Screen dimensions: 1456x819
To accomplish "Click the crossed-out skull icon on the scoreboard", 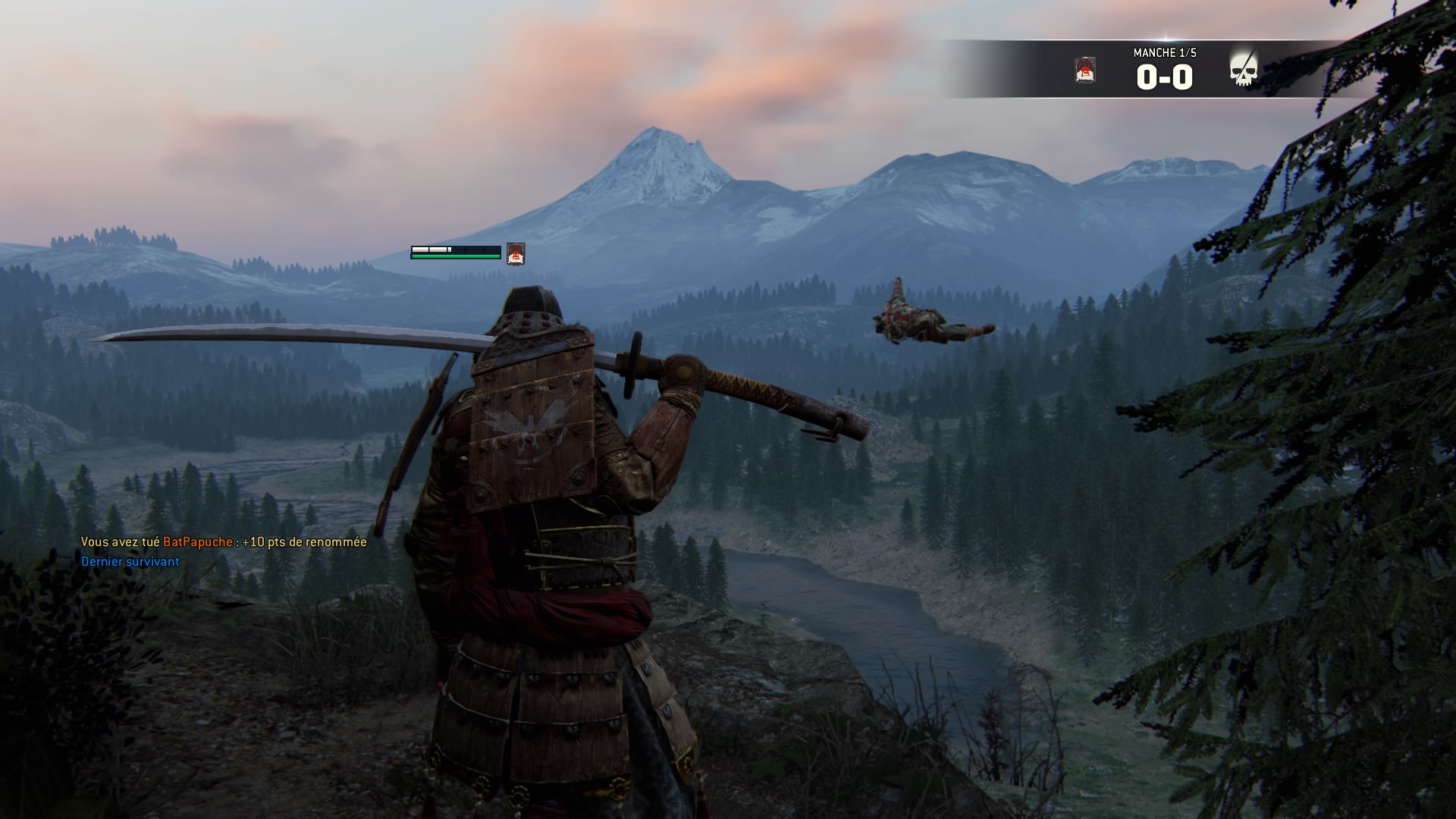I will tap(1243, 70).
